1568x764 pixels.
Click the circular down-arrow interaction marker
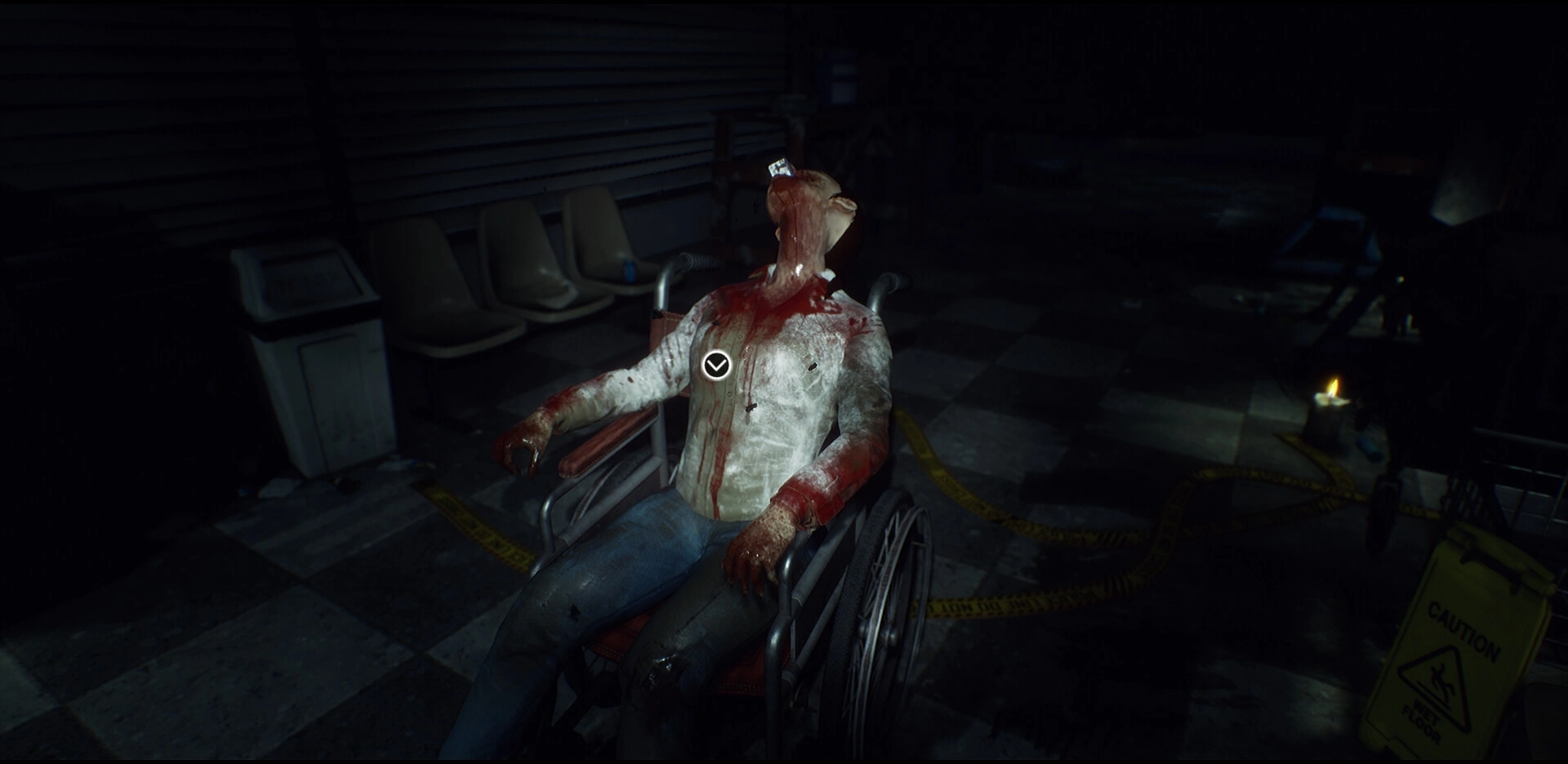pyautogui.click(x=716, y=365)
